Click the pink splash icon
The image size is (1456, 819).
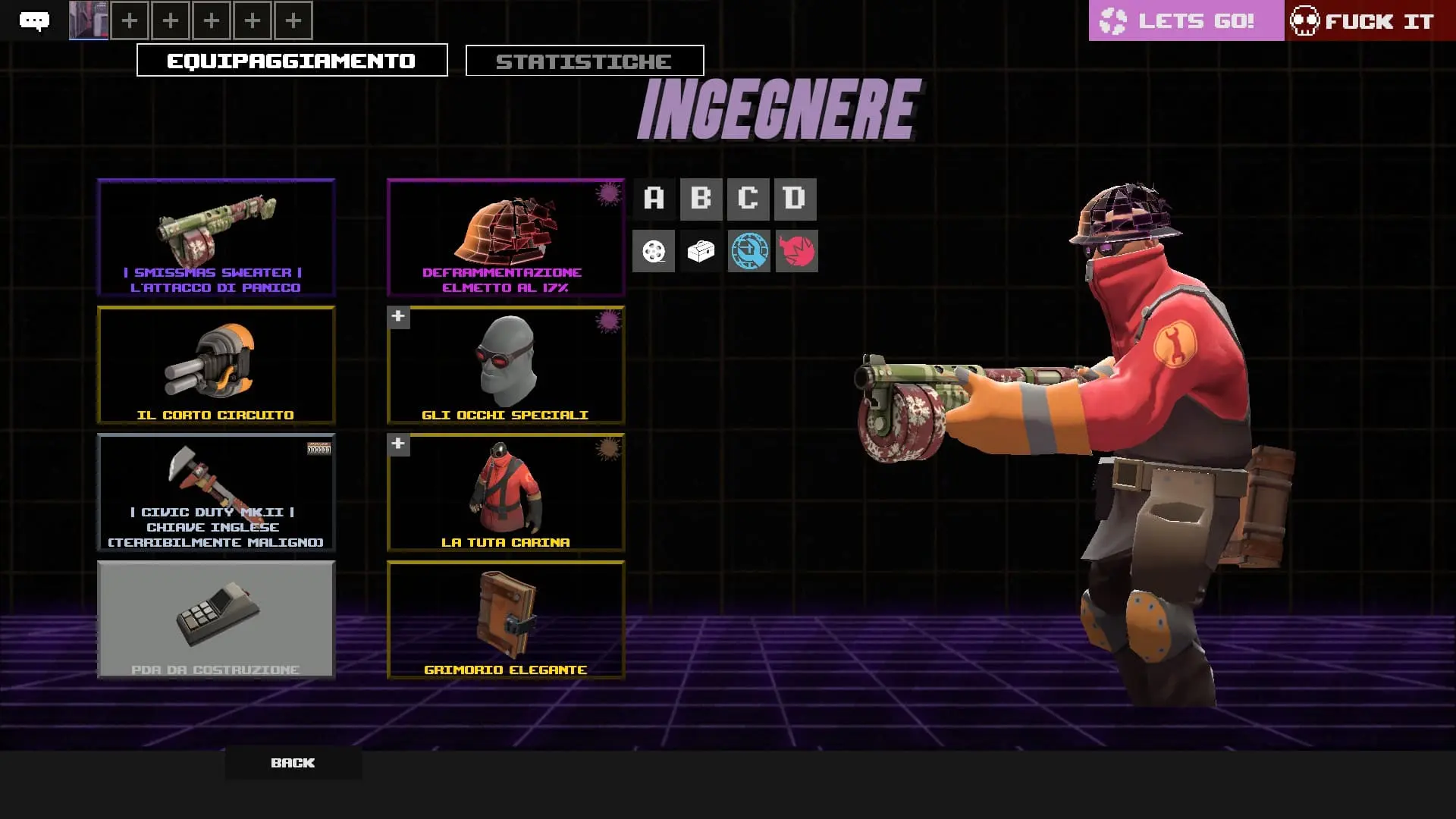[x=796, y=251]
